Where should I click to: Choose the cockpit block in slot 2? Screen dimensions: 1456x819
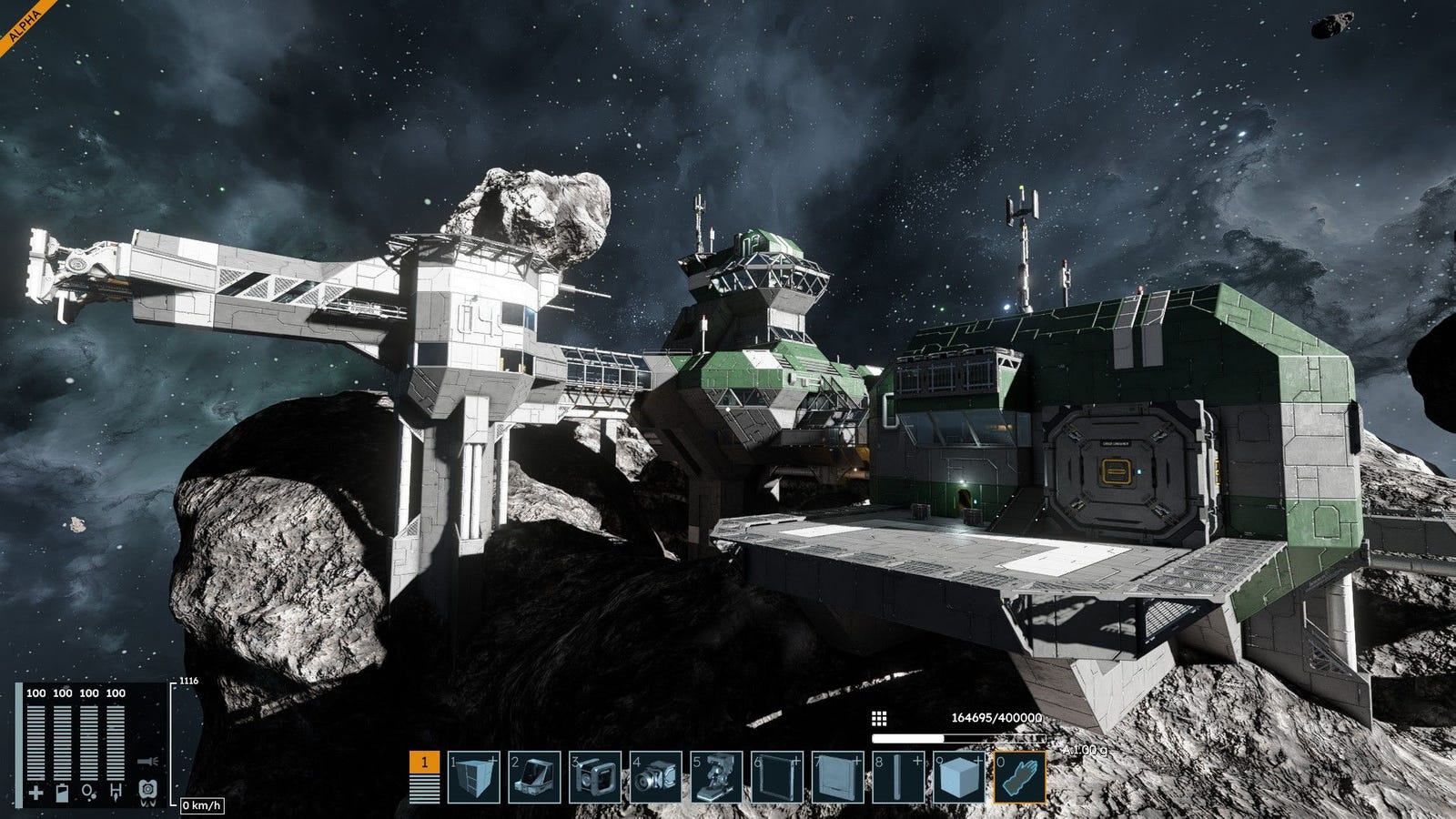[534, 777]
